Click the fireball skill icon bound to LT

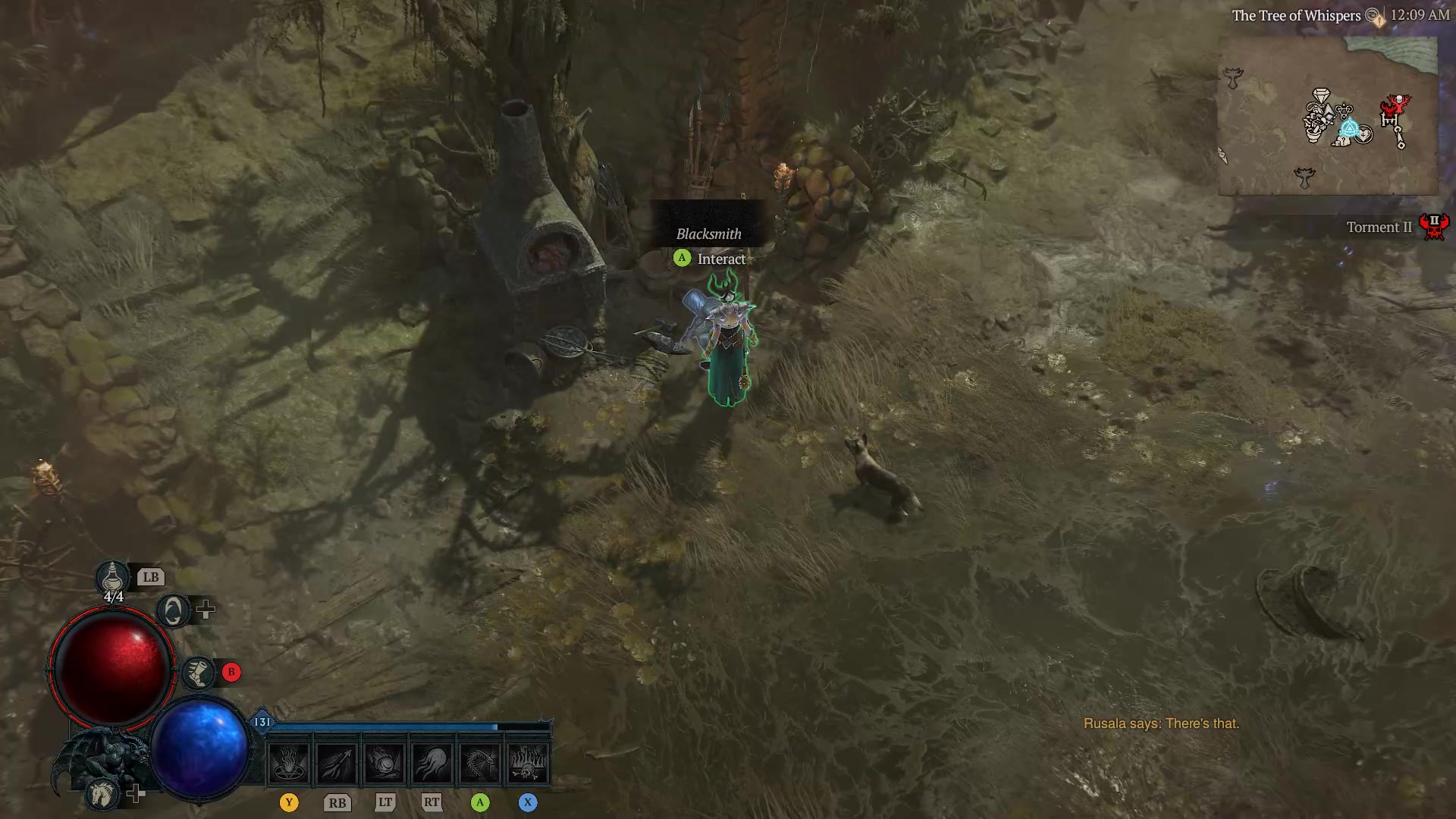point(384,762)
